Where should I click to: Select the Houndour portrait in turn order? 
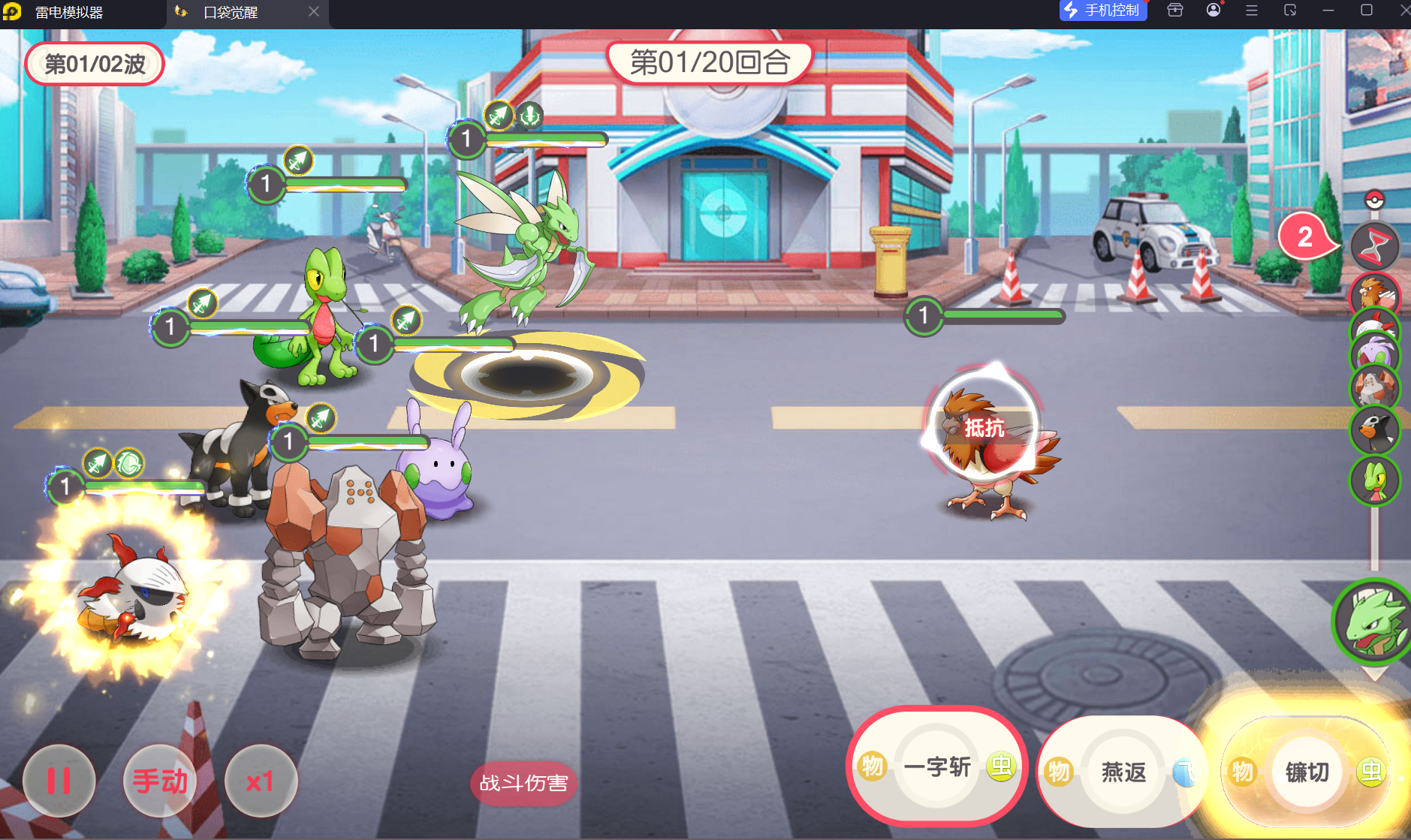1375,430
